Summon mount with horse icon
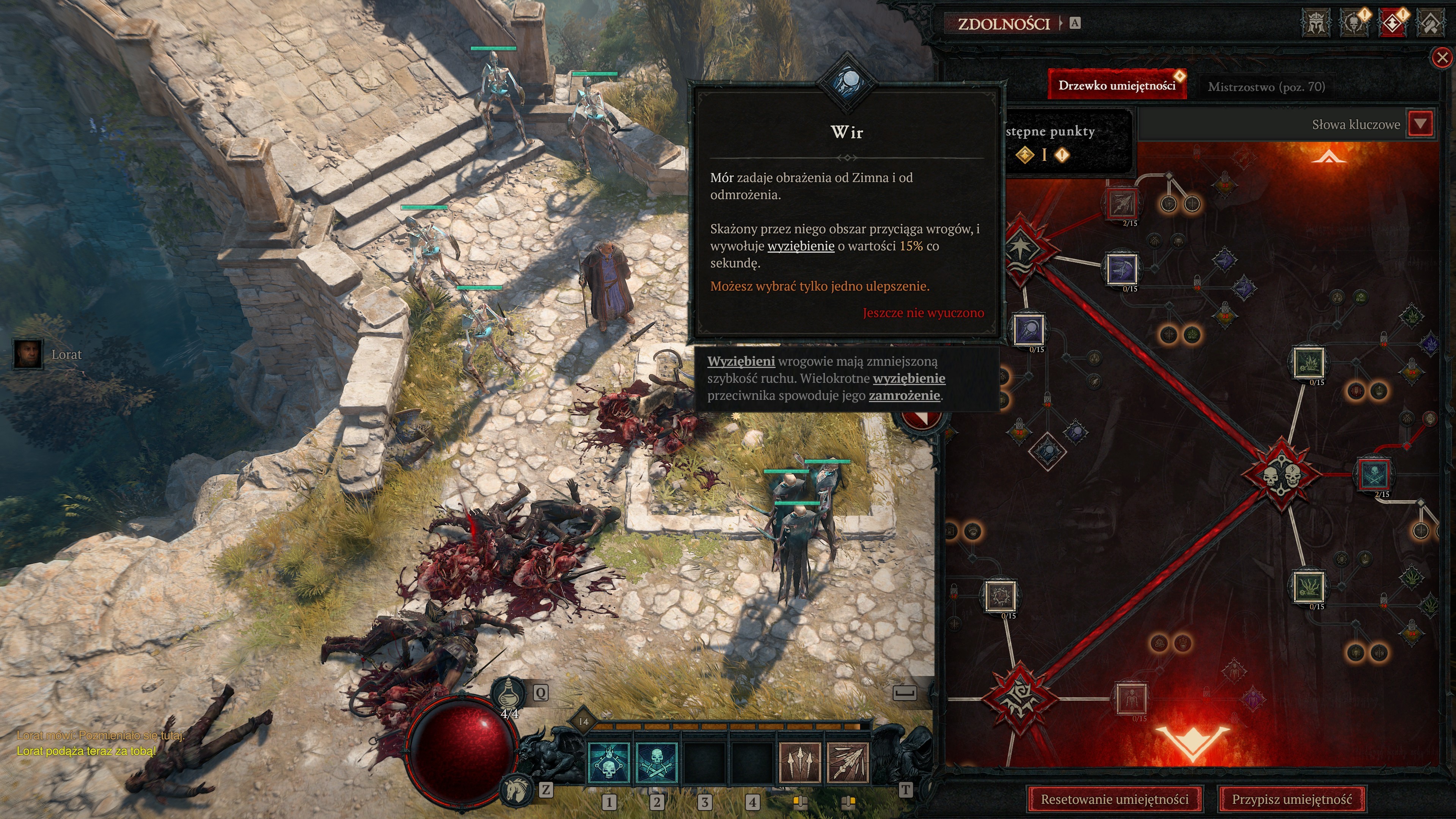Image resolution: width=1456 pixels, height=819 pixels. (516, 789)
